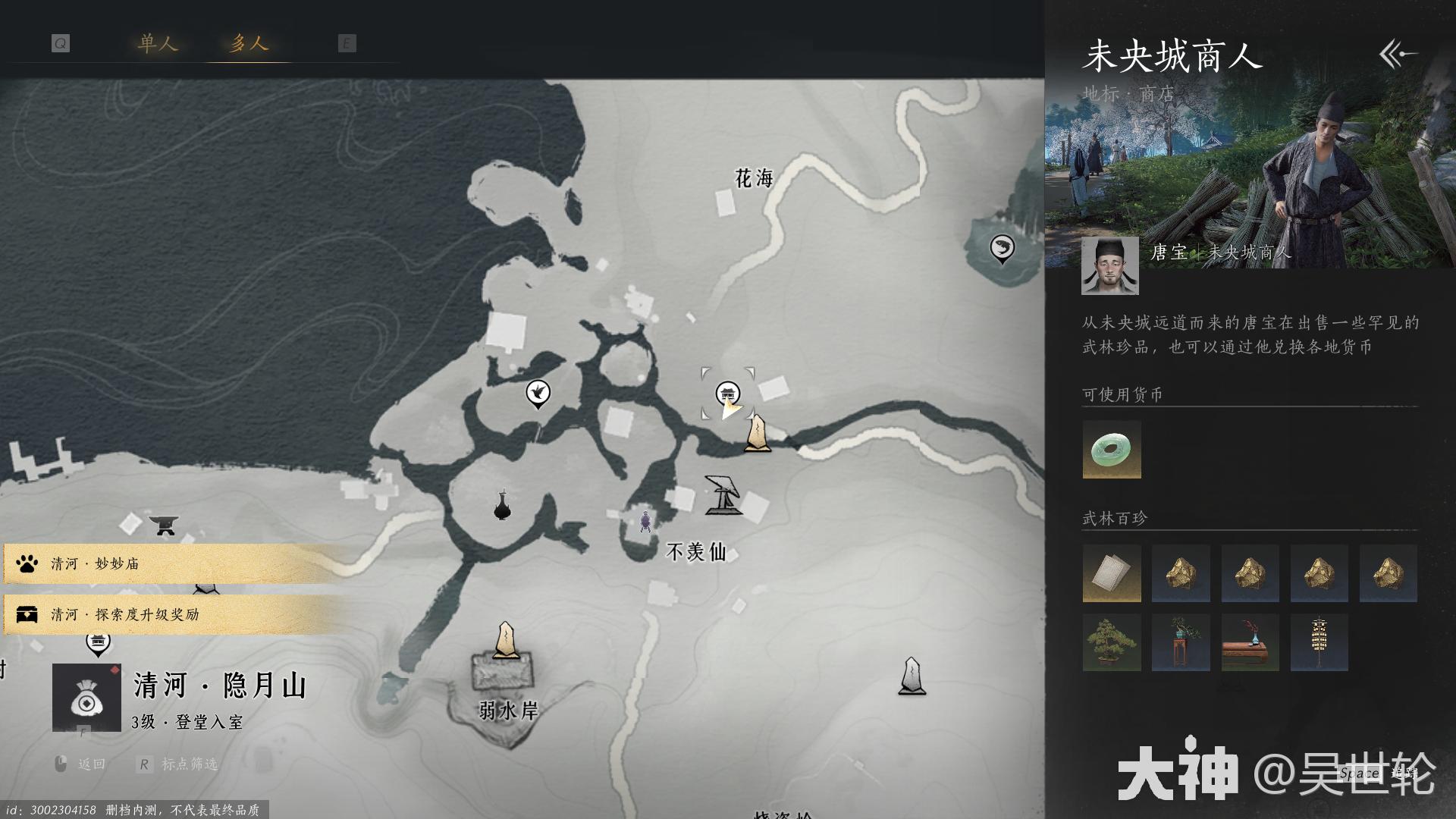This screenshot has width=1456, height=819.
Task: Click the 唐宝 merchant portrait
Action: pyautogui.click(x=1109, y=265)
